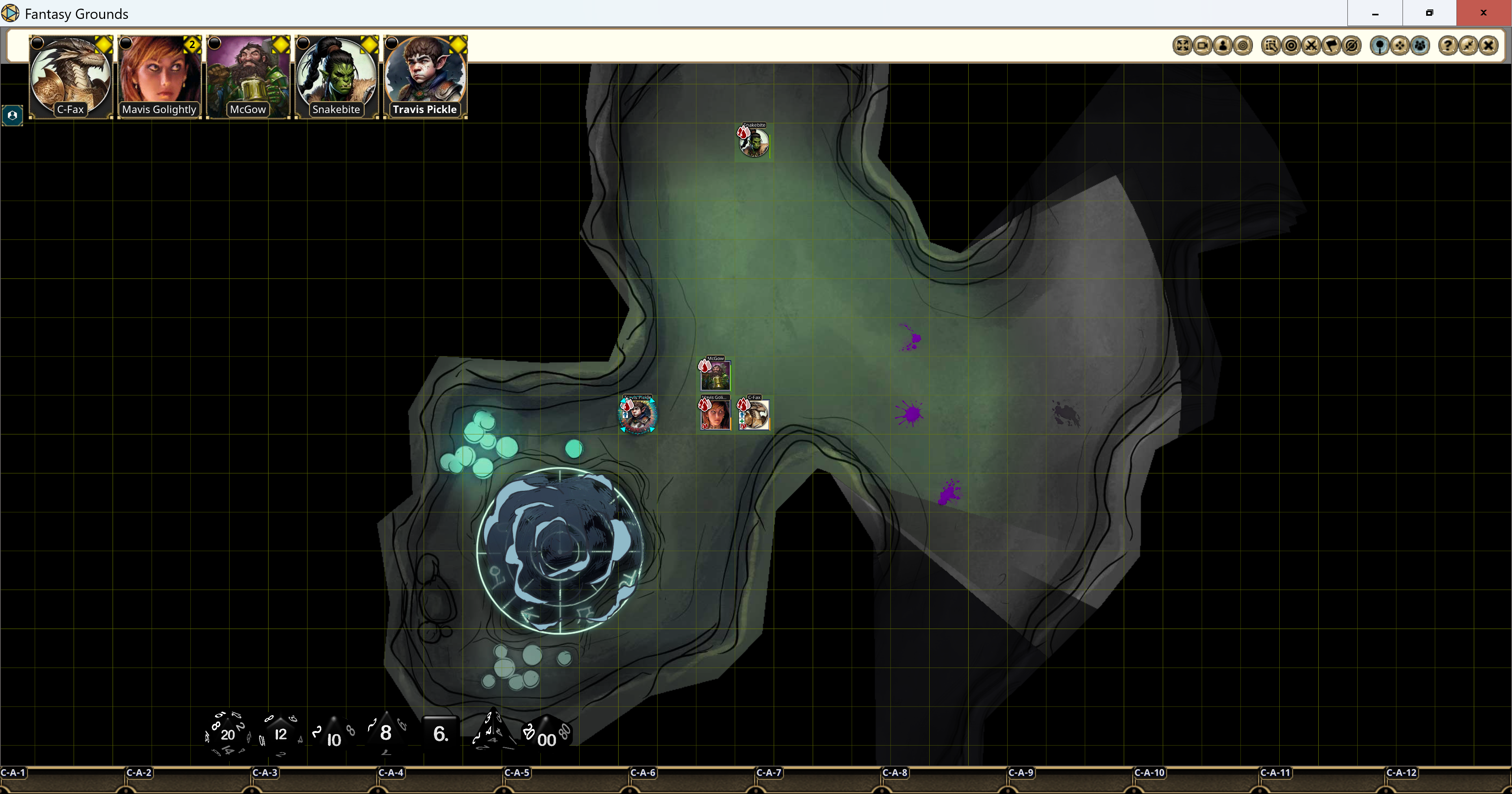Enable the blue pushpin tool
The image size is (1512, 794).
[x=1380, y=45]
